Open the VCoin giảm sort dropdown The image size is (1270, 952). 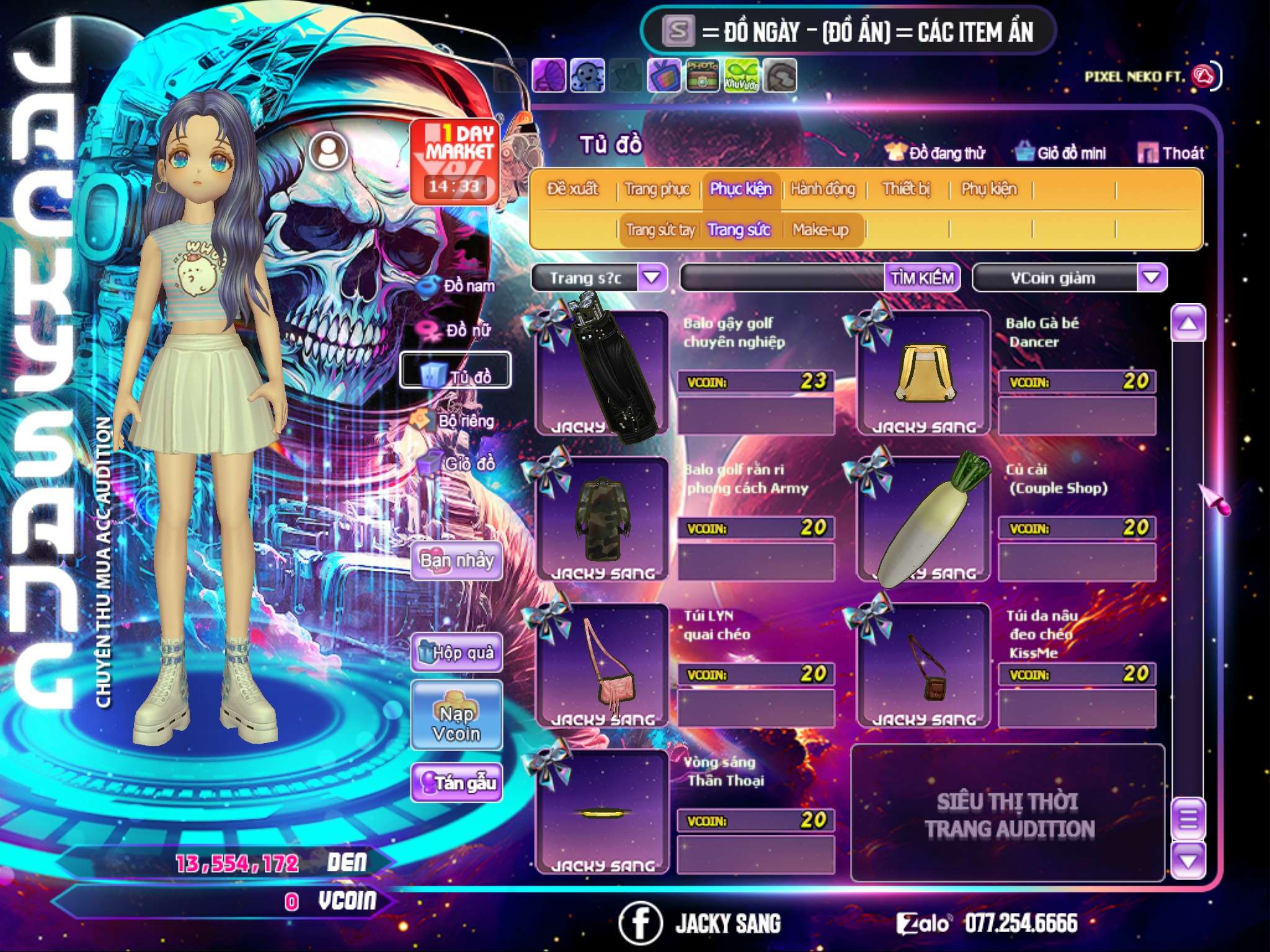pos(1151,278)
